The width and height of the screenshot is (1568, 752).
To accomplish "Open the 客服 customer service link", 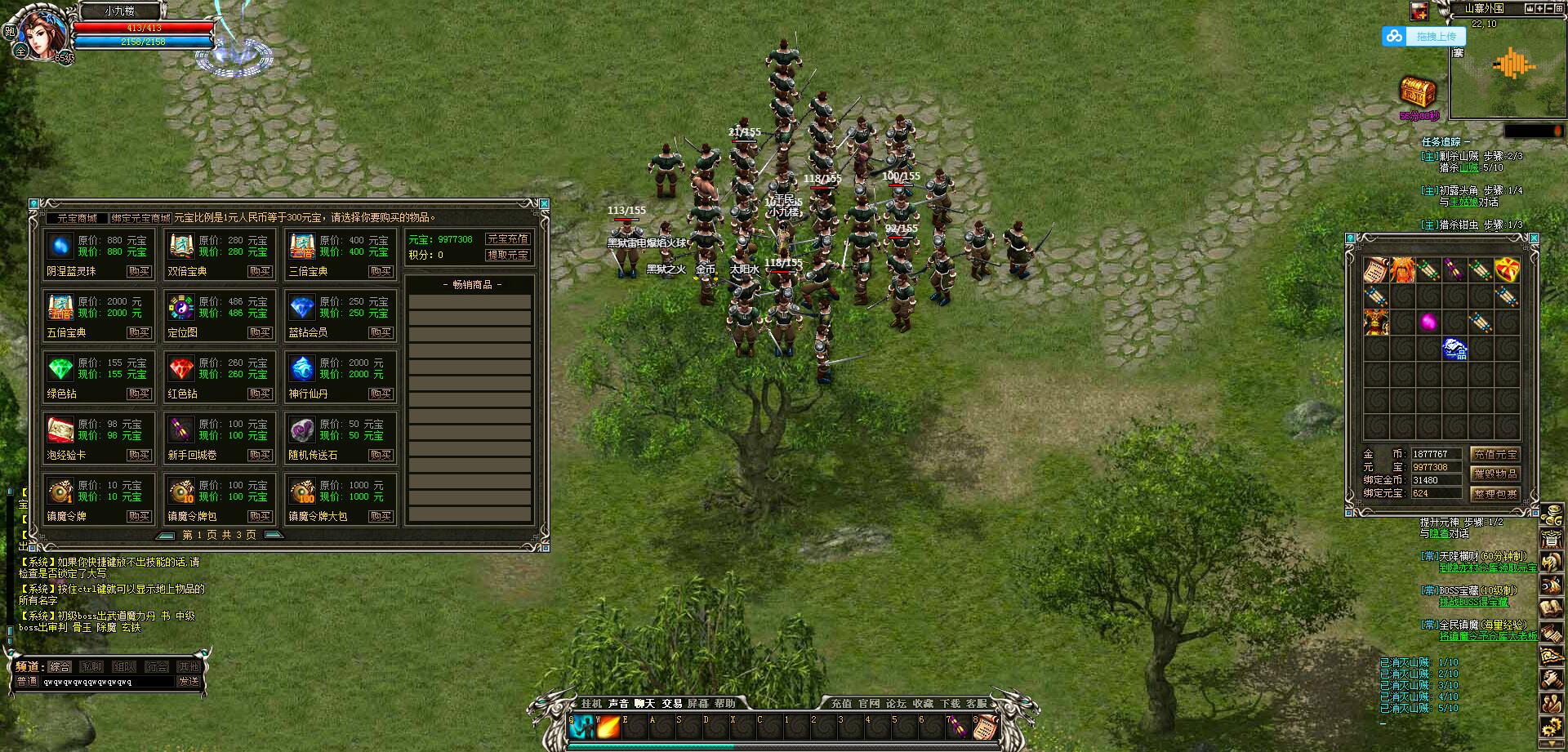I will click(977, 703).
